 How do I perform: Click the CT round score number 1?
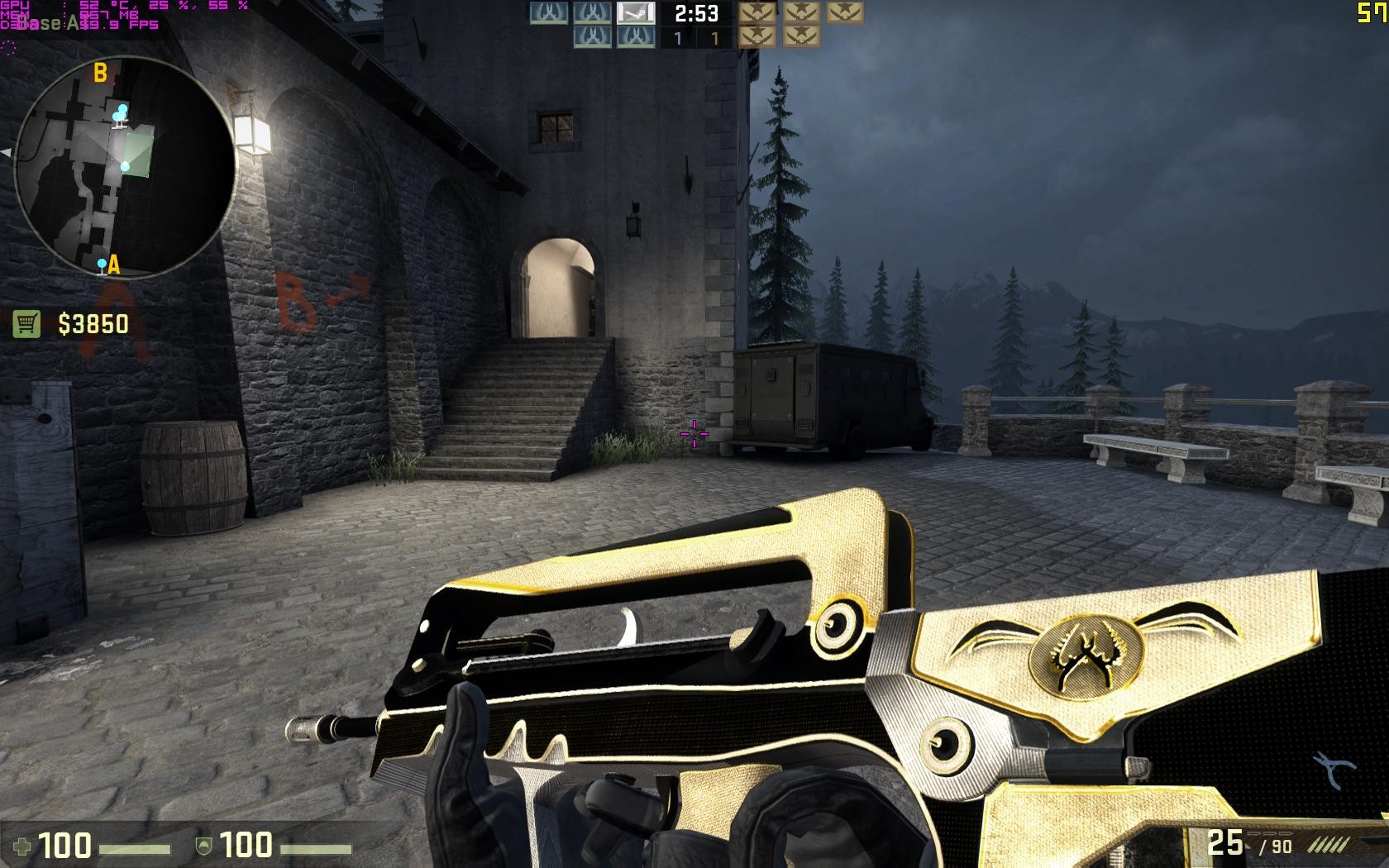678,36
